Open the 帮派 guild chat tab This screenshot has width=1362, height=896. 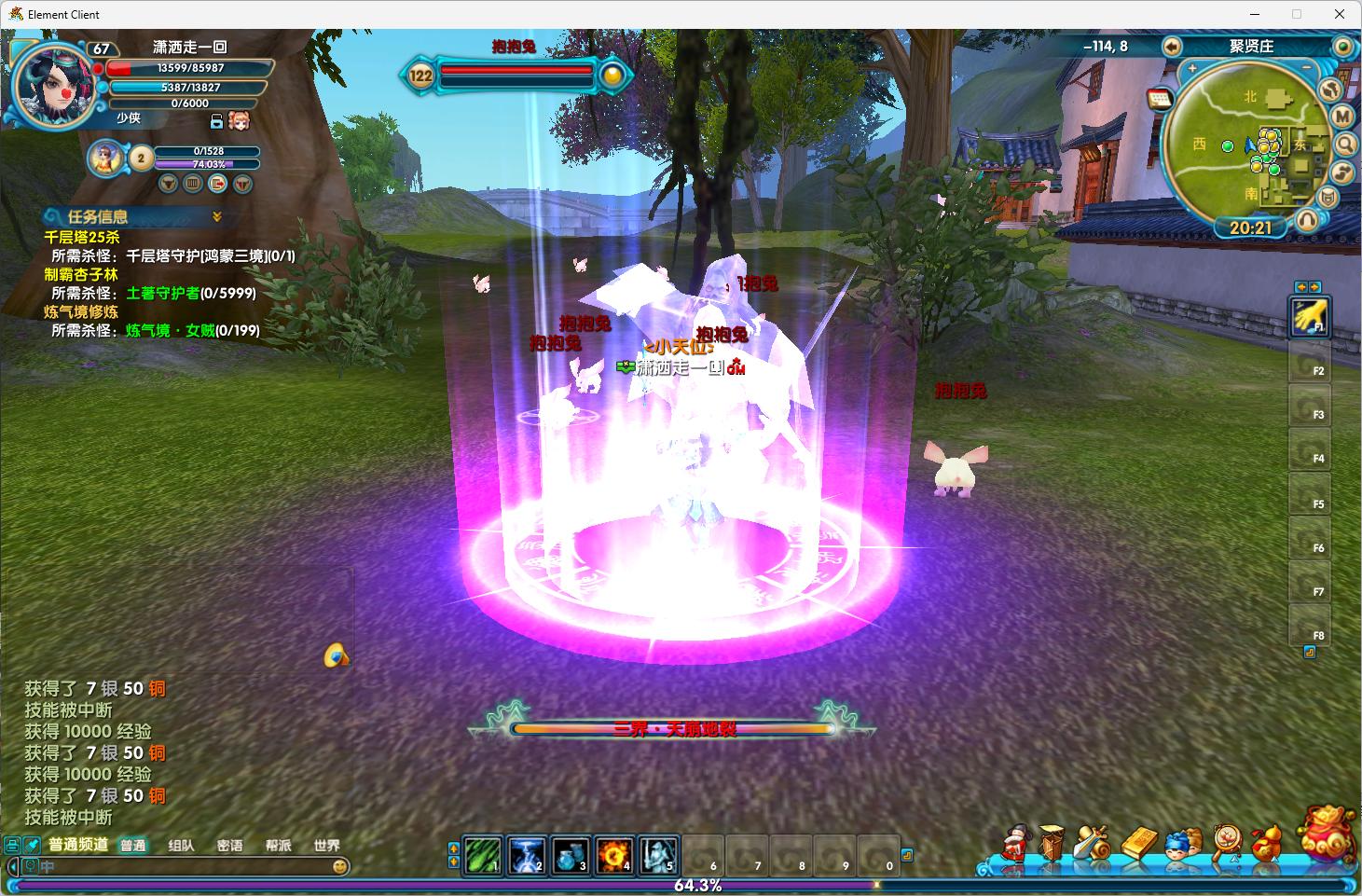(278, 846)
